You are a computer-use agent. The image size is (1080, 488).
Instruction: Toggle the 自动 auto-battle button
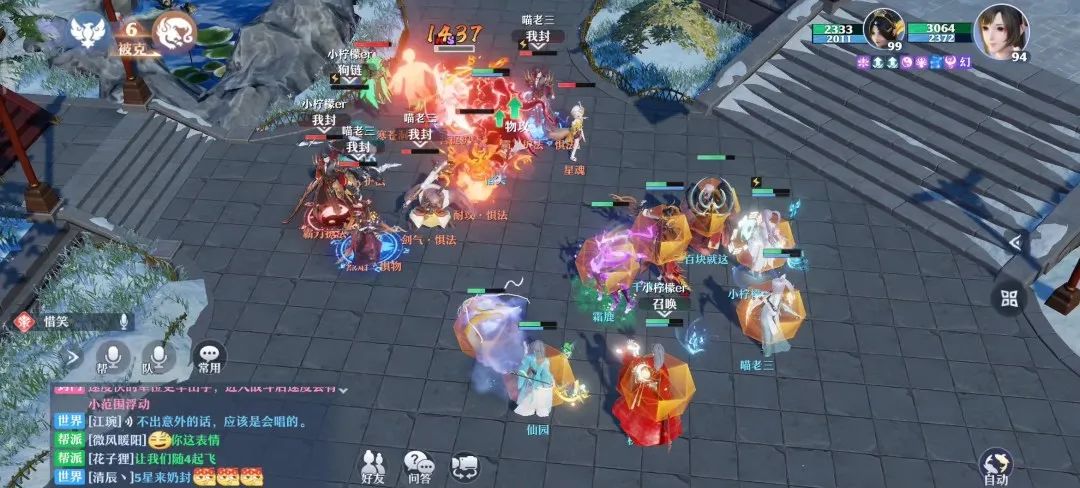coord(995,467)
